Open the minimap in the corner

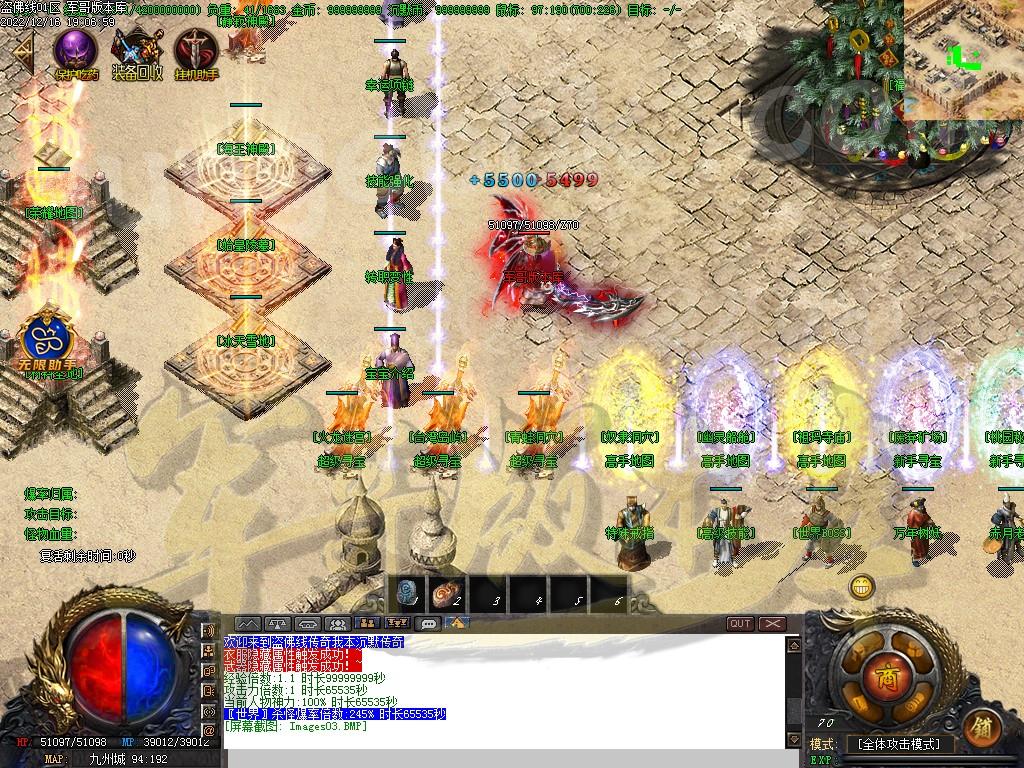click(x=964, y=58)
